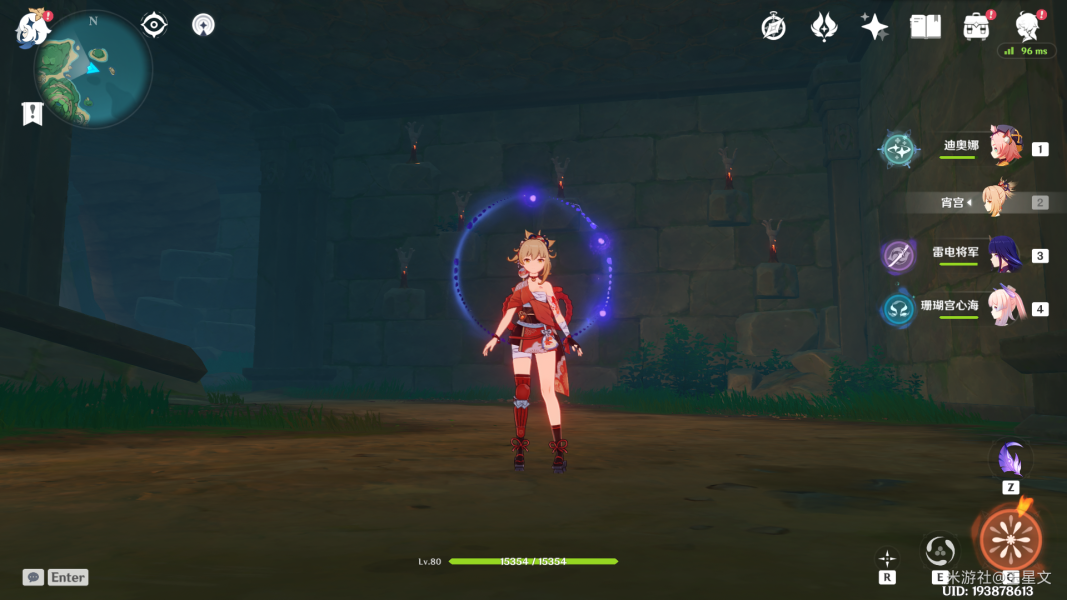Open the wish star icon

tap(875, 27)
